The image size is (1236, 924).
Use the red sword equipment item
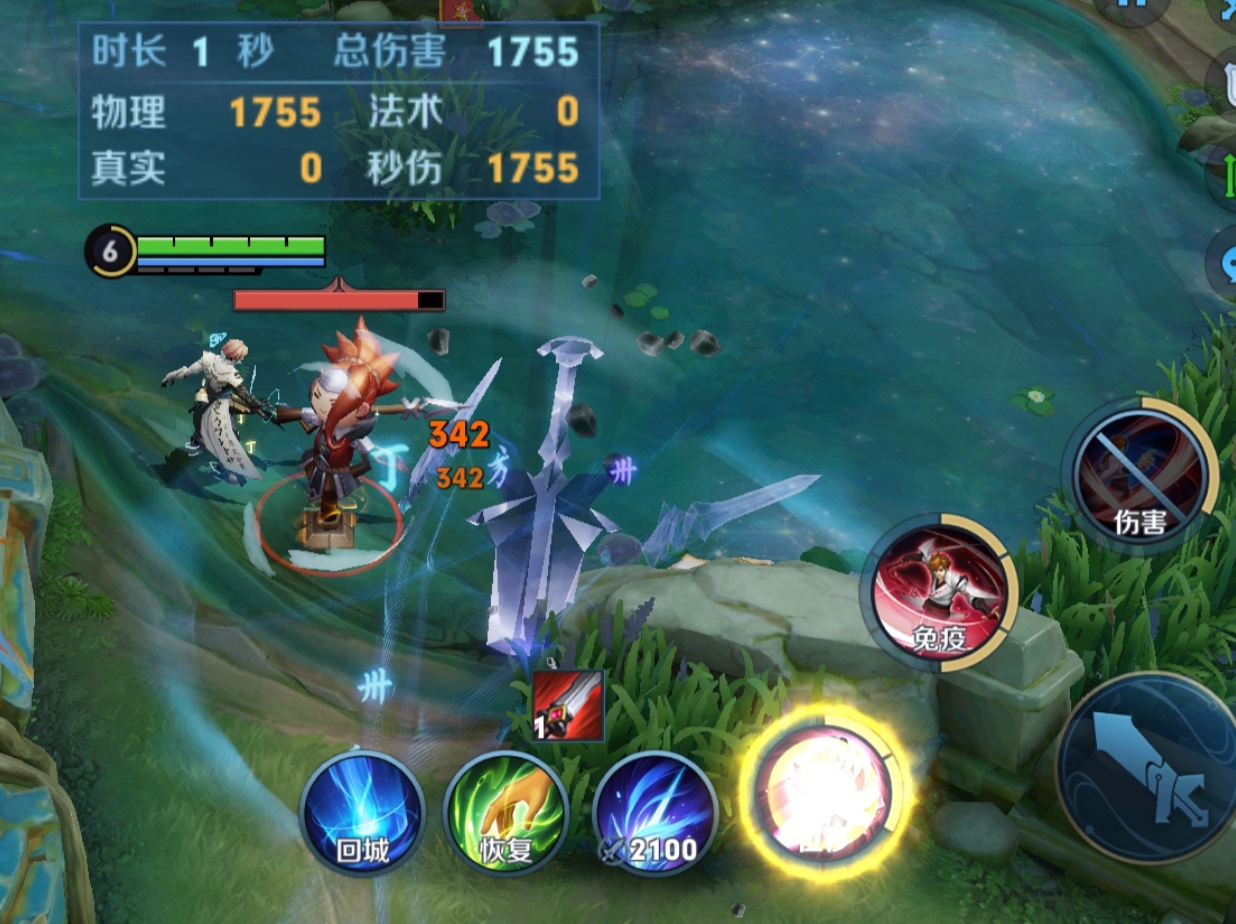568,706
